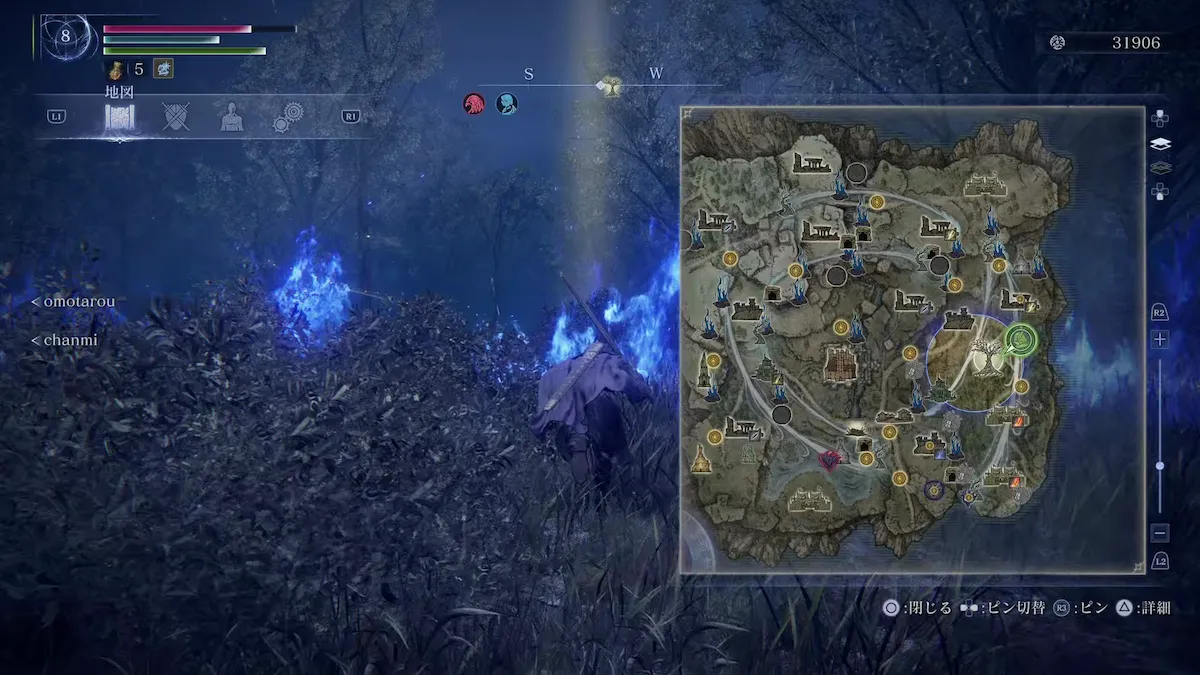
Task: Switch to the gears settings tab
Action: (289, 118)
